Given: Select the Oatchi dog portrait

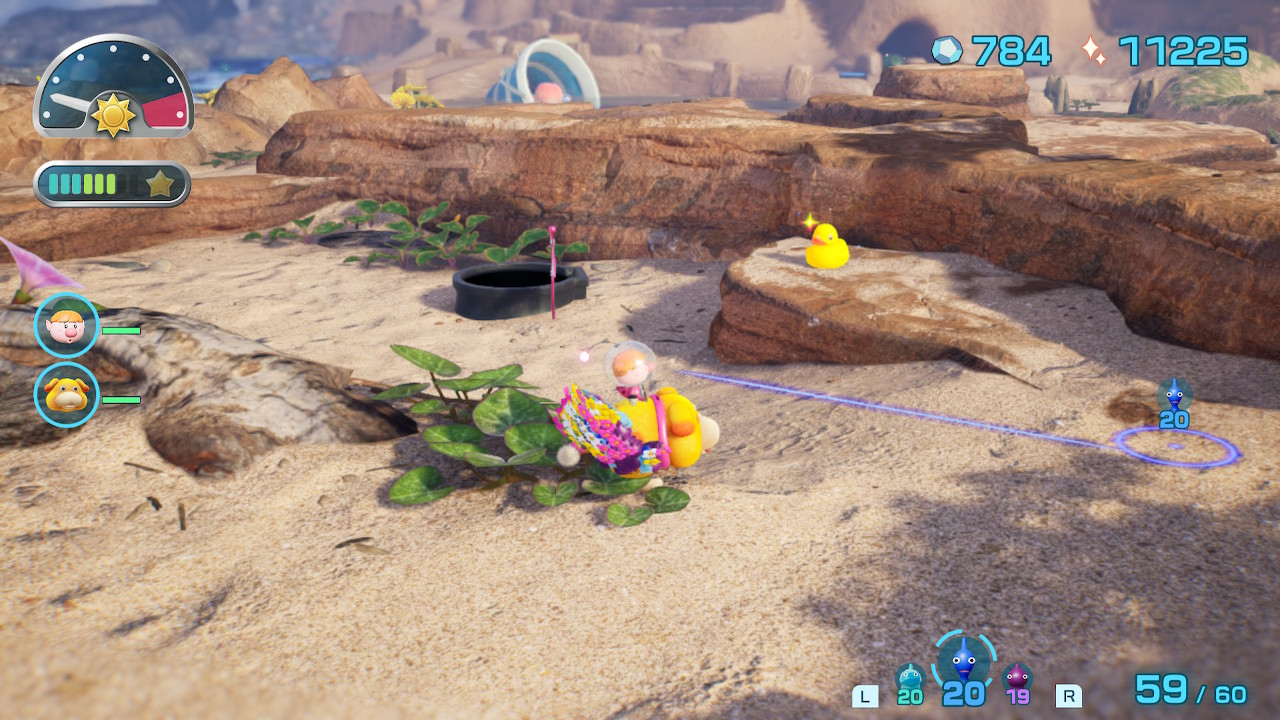Looking at the screenshot, I should pyautogui.click(x=67, y=395).
